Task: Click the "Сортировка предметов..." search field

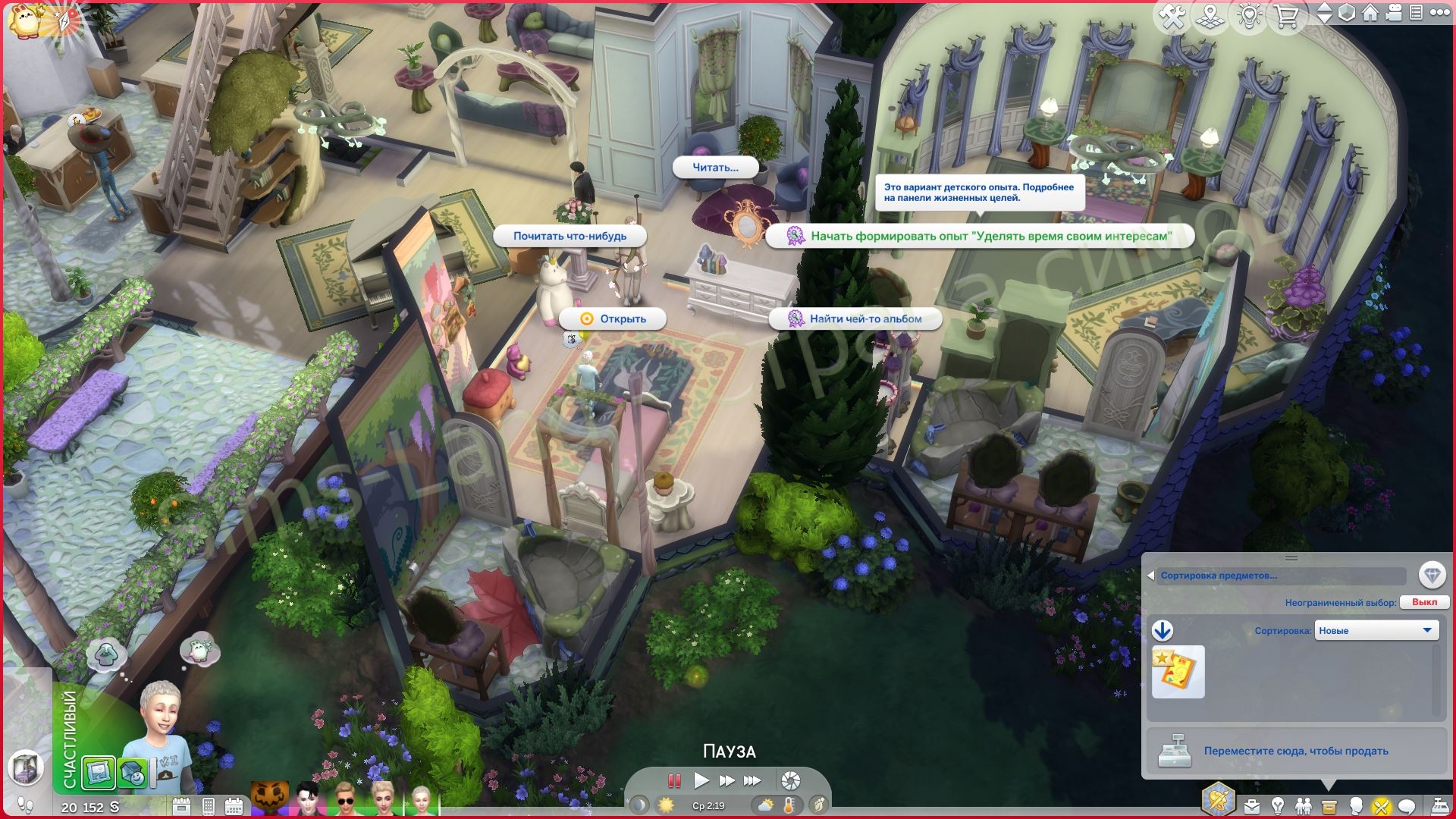Action: (x=1282, y=576)
